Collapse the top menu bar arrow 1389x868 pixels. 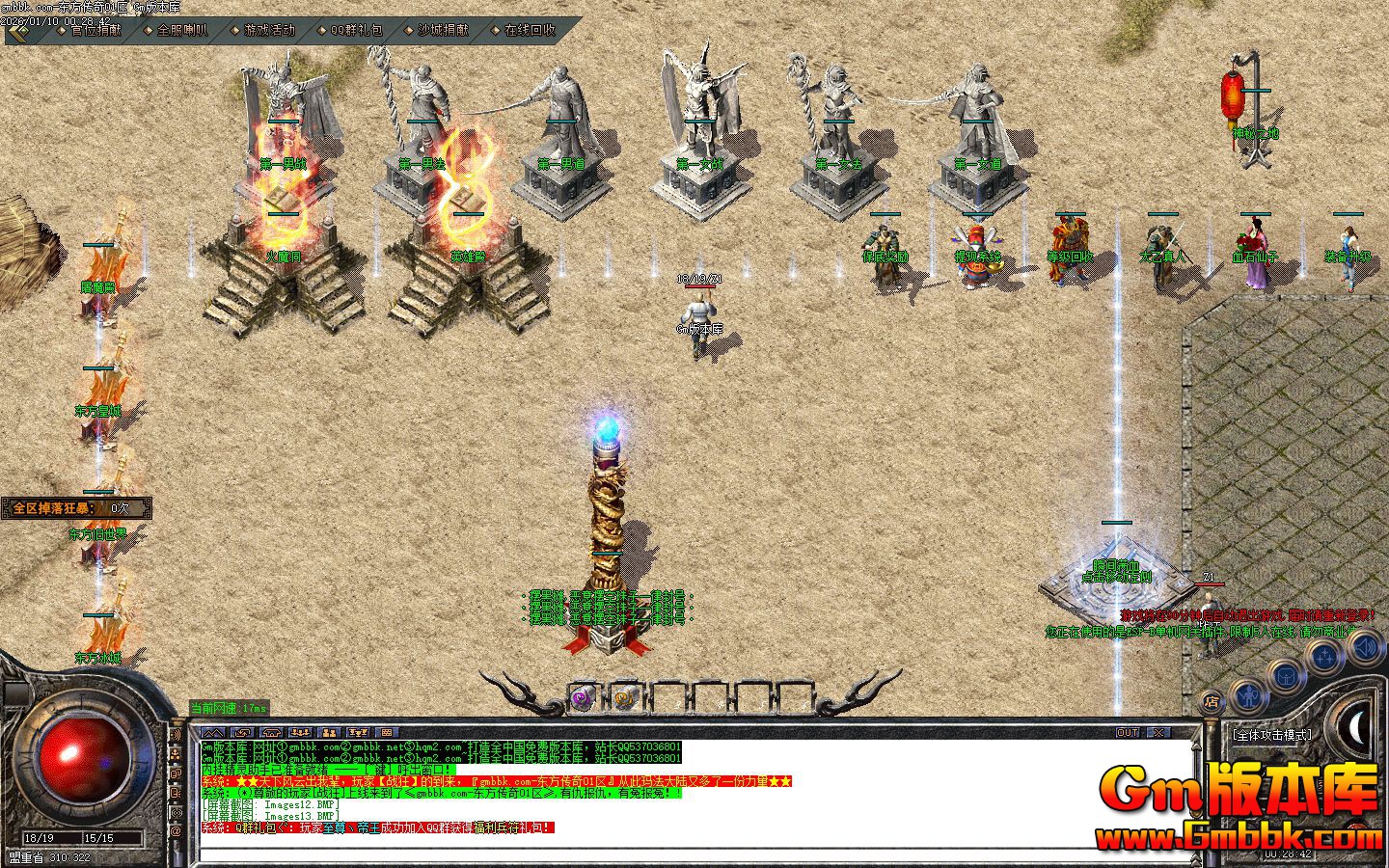[x=17, y=30]
